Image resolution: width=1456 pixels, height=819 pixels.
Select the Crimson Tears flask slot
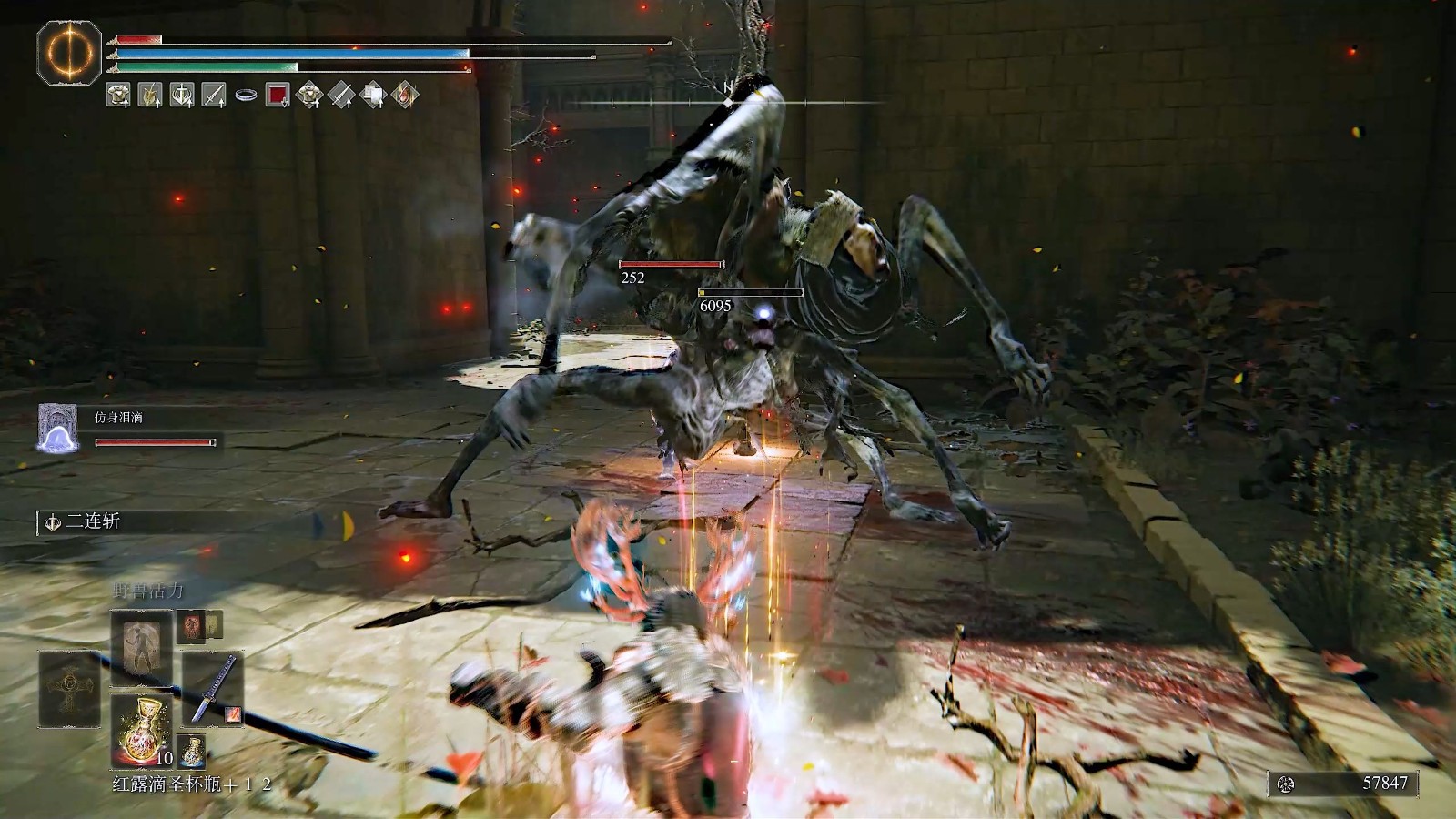pos(142,730)
